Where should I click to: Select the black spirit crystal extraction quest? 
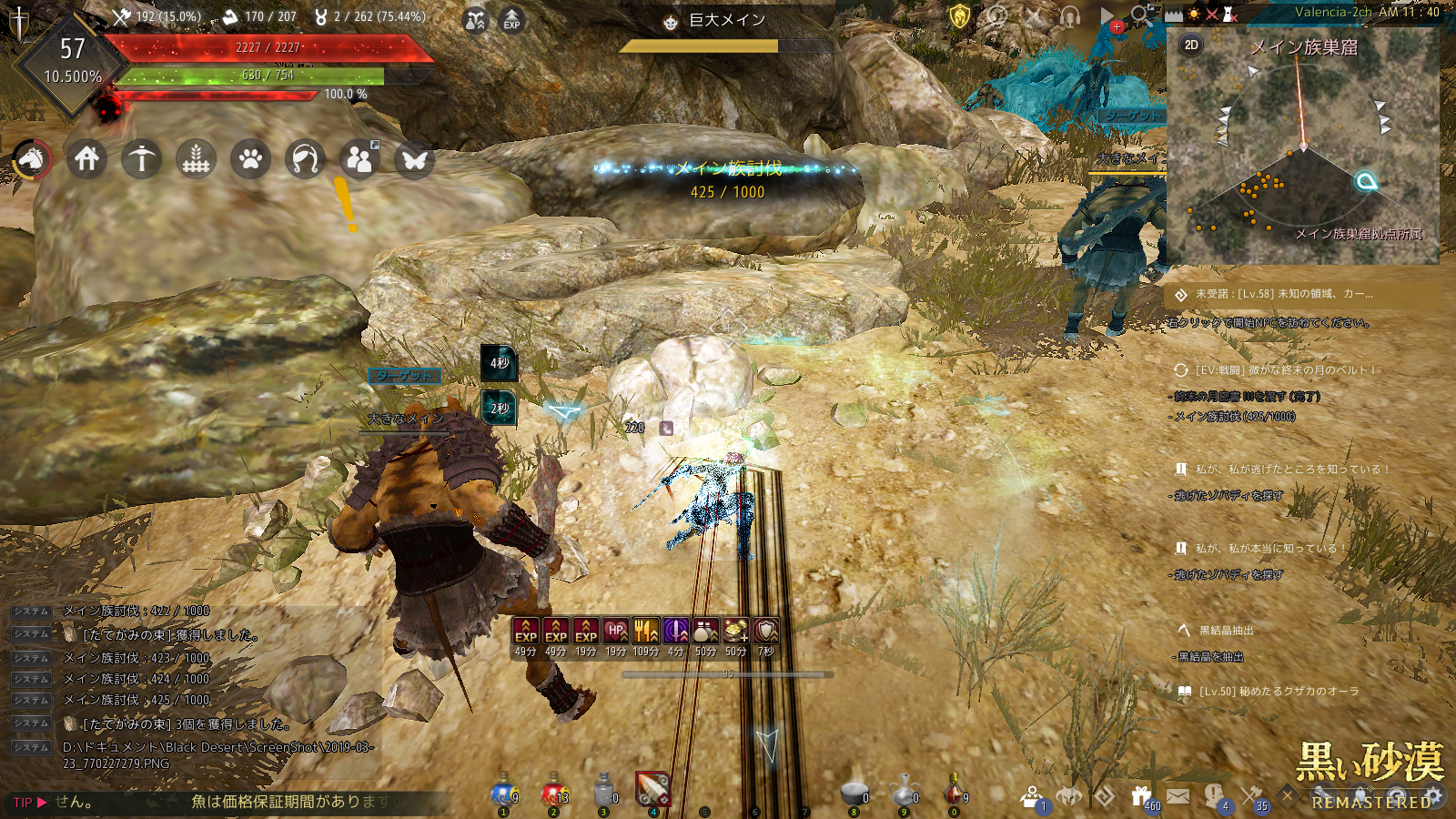pyautogui.click(x=1226, y=630)
